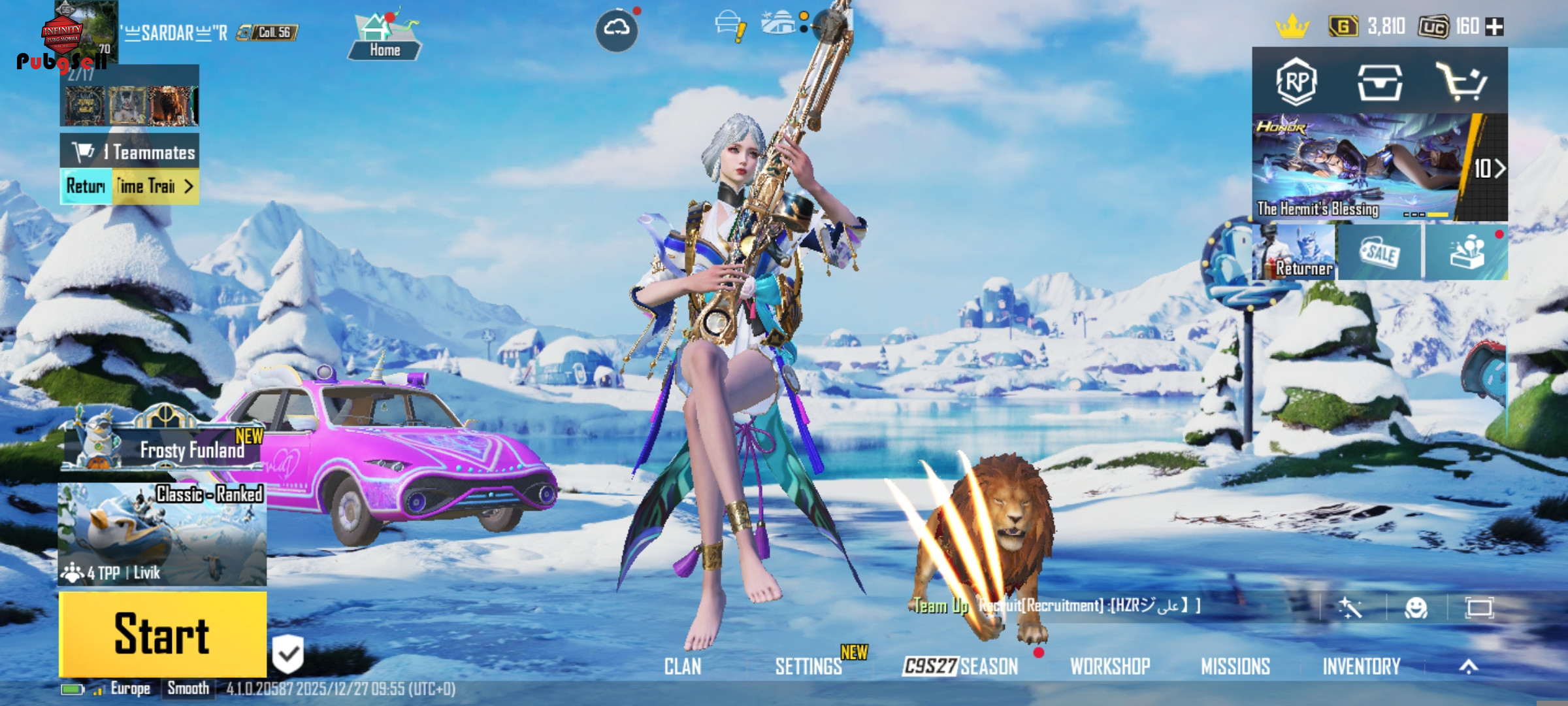The image size is (1568, 706).
Task: Open the C9S27 SEASON page
Action: (x=960, y=666)
